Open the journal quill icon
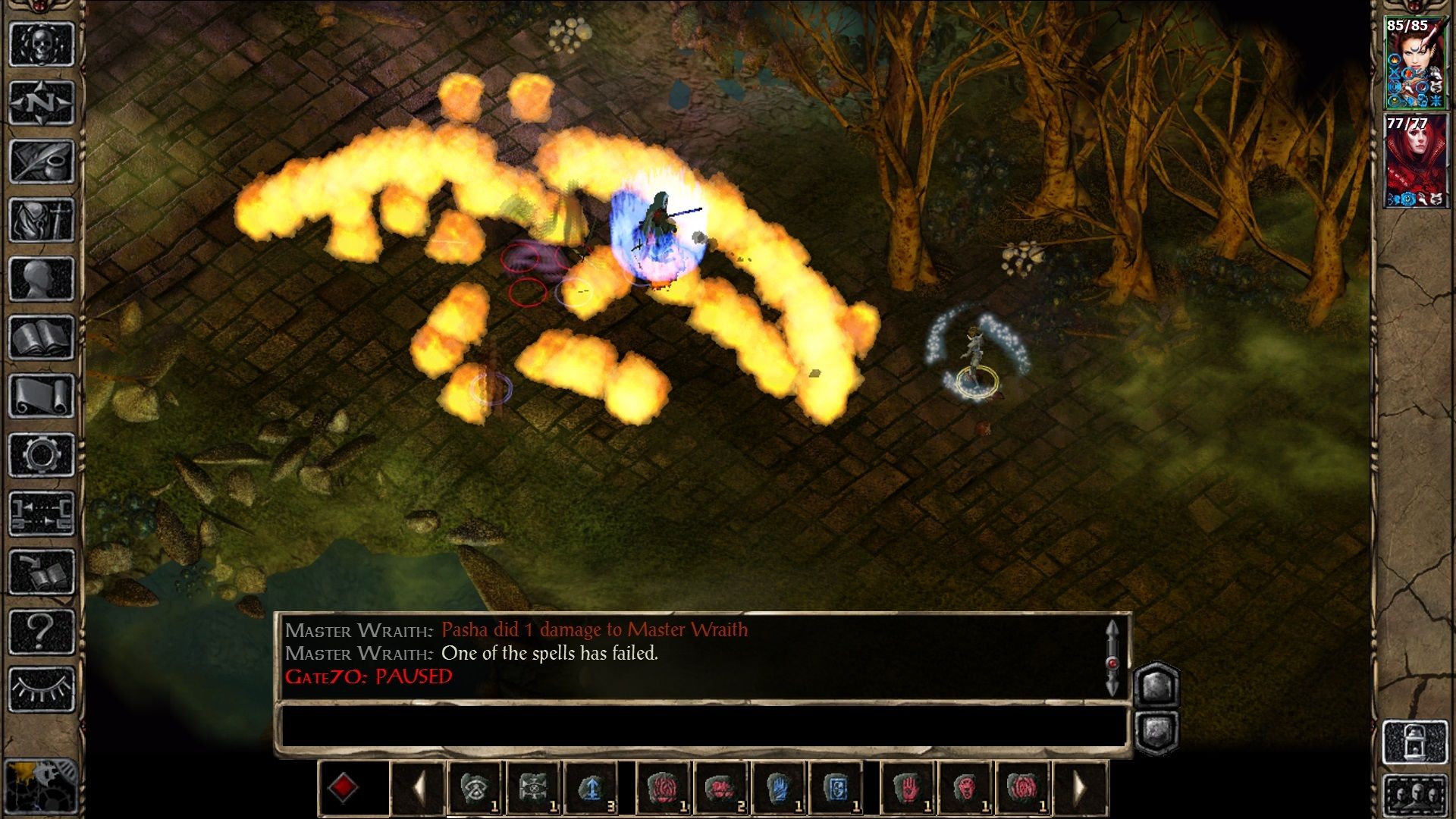 click(42, 161)
